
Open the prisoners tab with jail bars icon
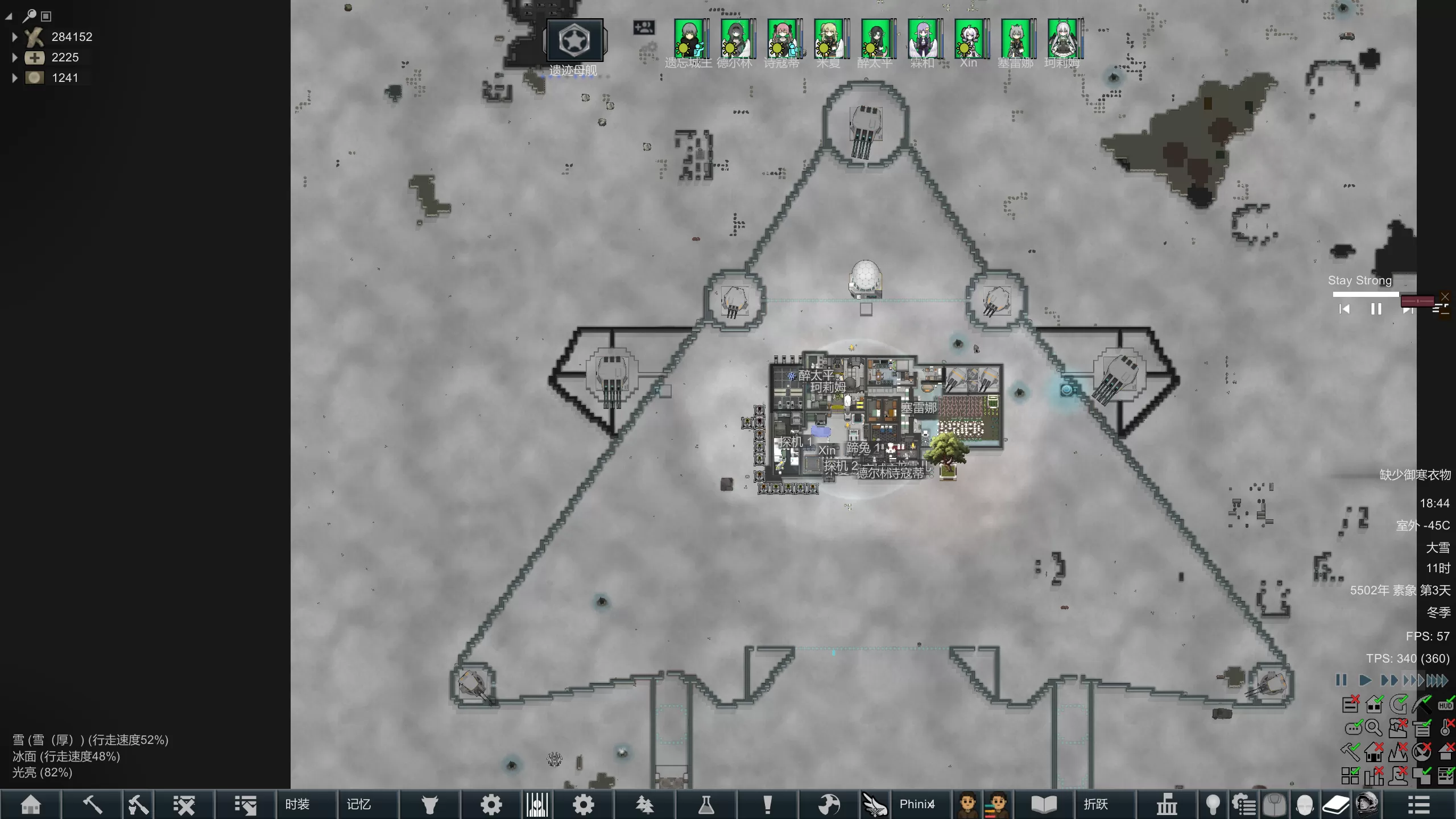(537, 805)
